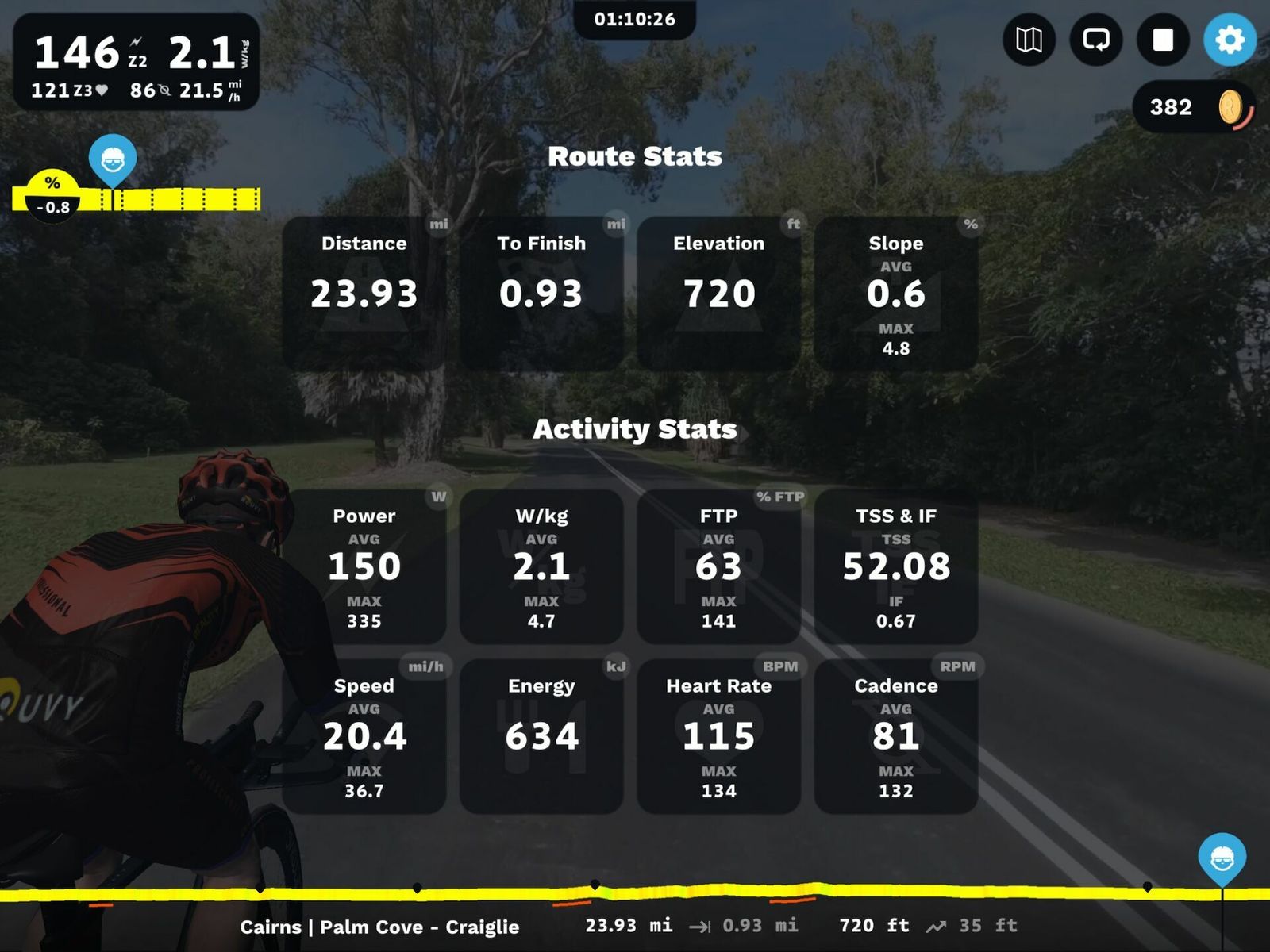The width and height of the screenshot is (1270, 952).
Task: Stop the ride with the square button
Action: point(1163,40)
